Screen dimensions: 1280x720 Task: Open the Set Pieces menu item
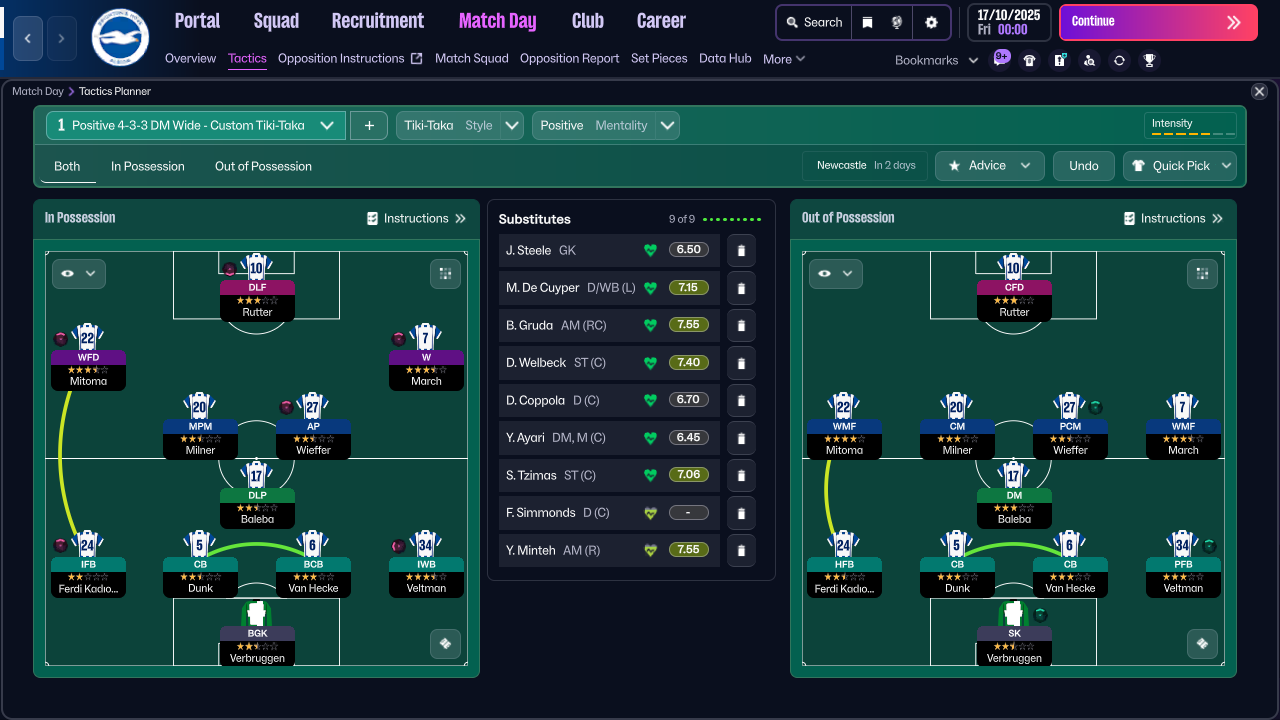point(659,58)
